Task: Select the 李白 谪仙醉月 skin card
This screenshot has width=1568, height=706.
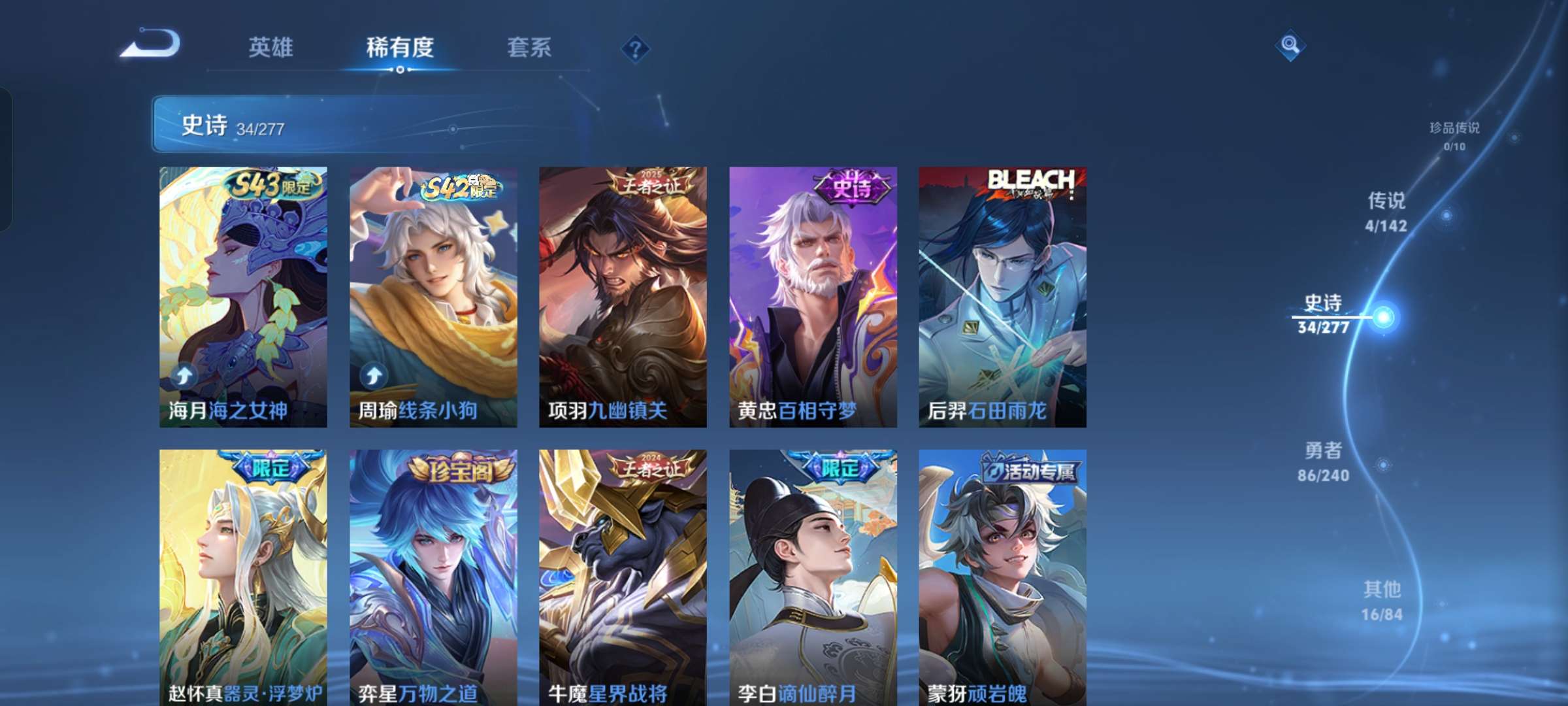Action: [813, 577]
